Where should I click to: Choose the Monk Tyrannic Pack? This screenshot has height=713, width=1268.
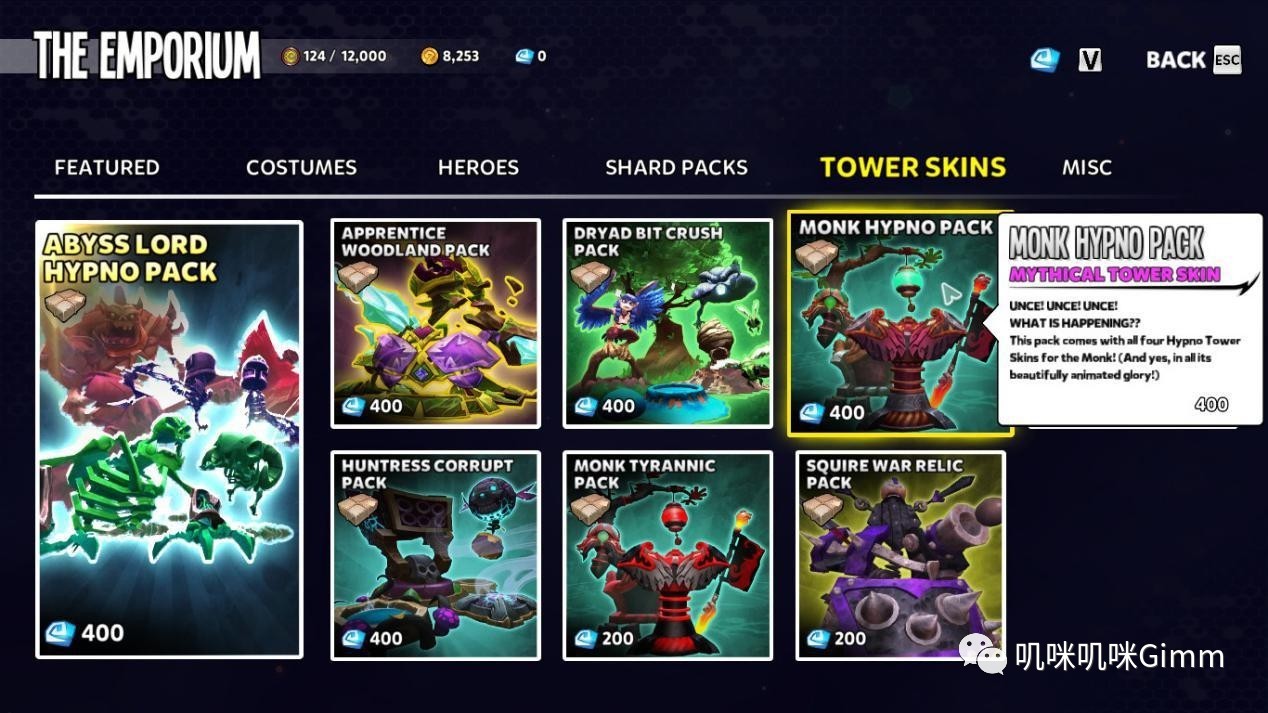point(668,555)
